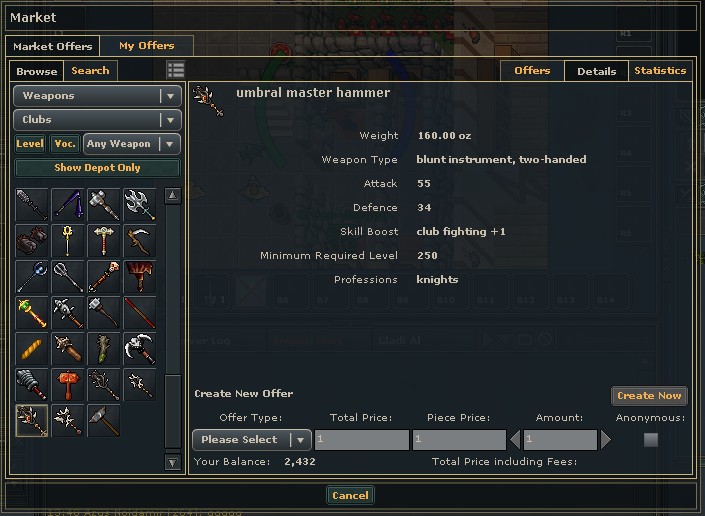The image size is (705, 516).
Task: Increase the amount with the right arrow
Action: tap(605, 440)
